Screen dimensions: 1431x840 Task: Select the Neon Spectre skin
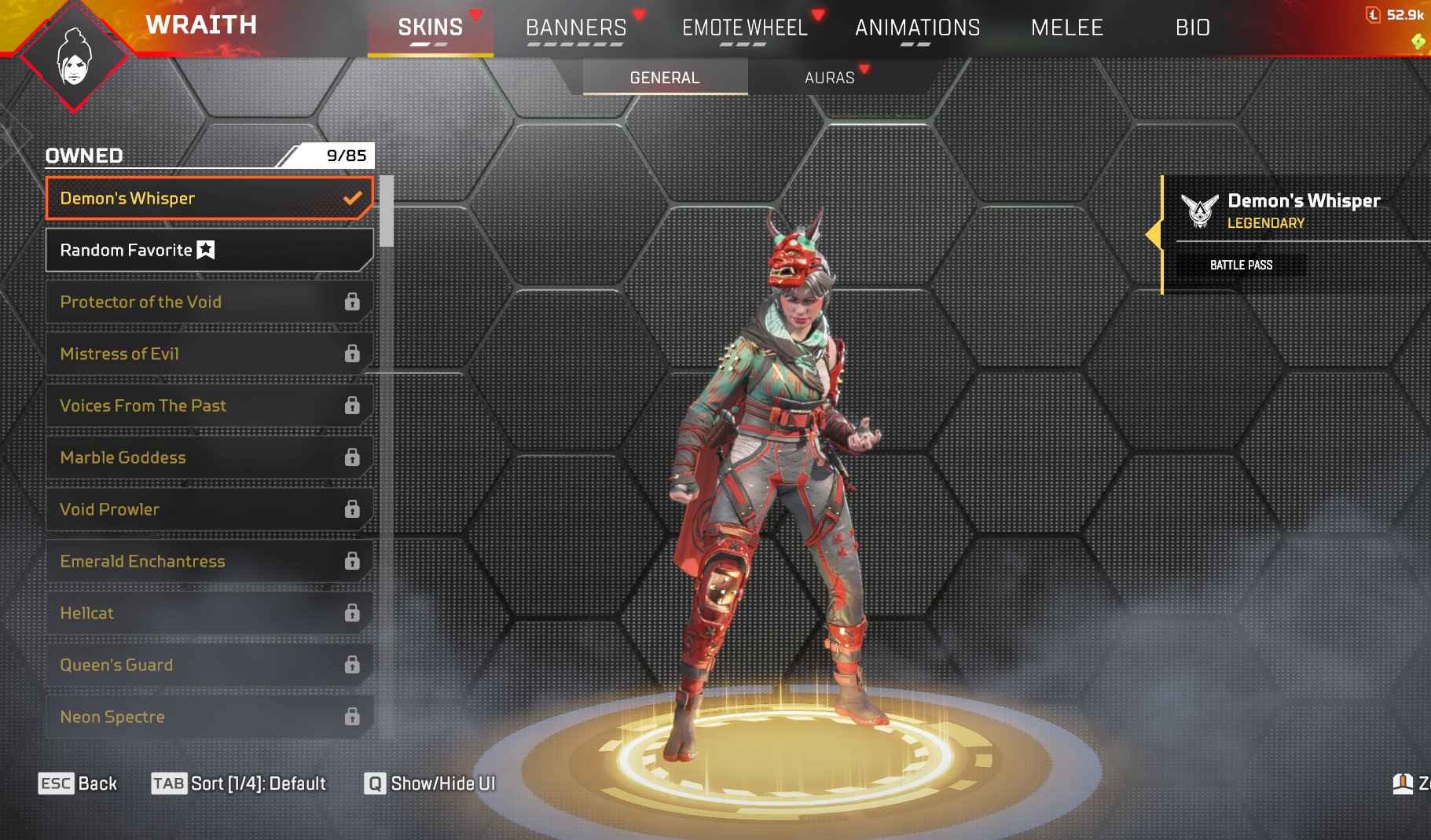click(x=208, y=717)
